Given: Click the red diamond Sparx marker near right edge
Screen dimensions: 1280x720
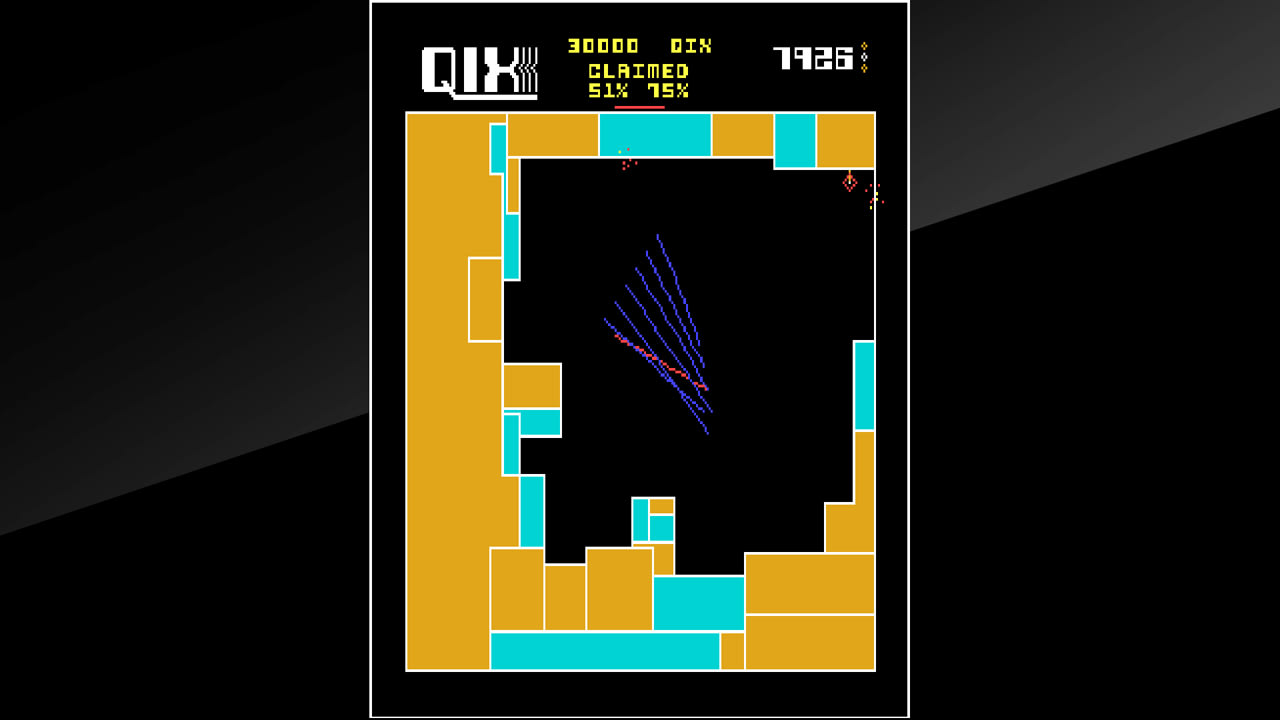Looking at the screenshot, I should click(850, 181).
